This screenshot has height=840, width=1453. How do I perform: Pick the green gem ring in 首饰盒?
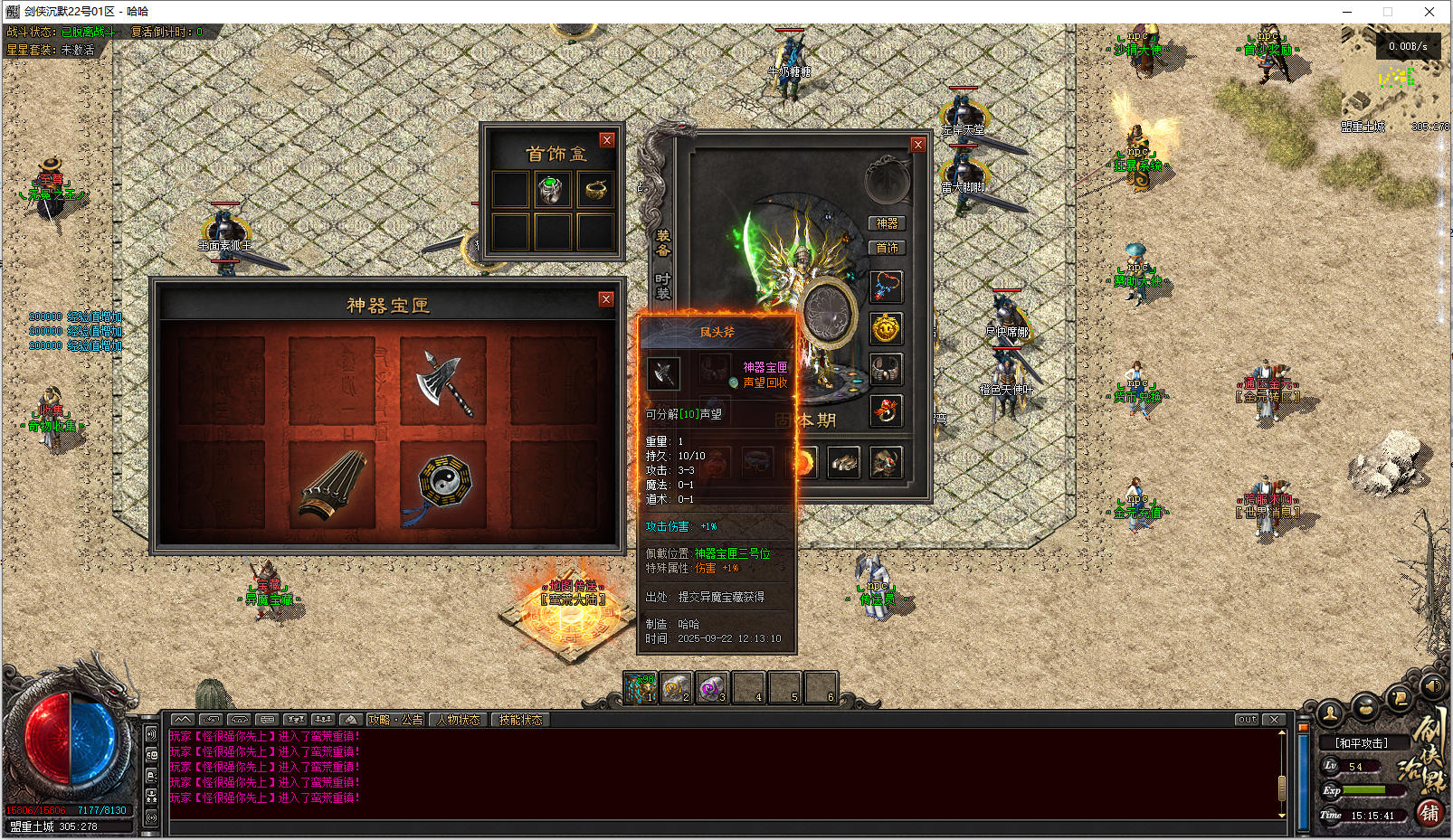[x=552, y=190]
